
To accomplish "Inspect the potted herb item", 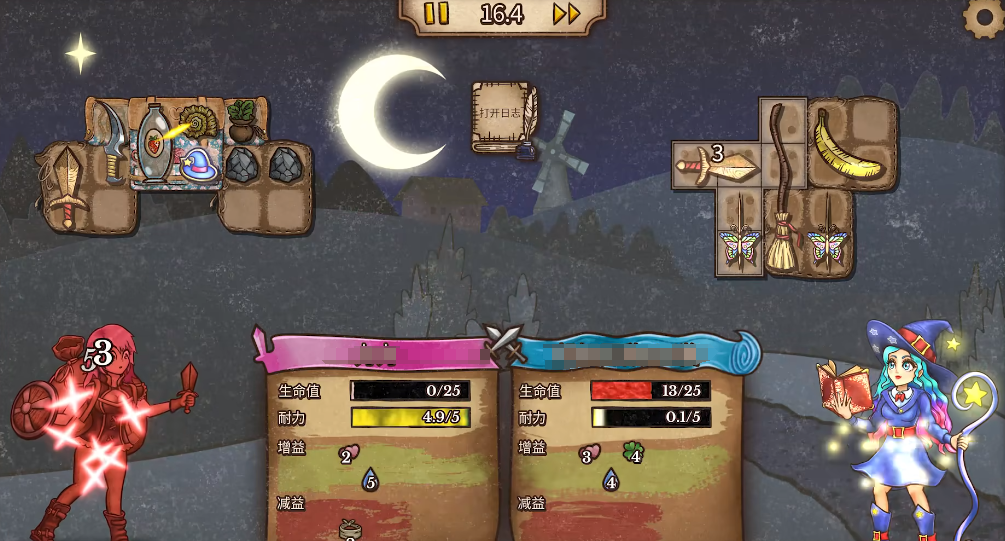I will [x=243, y=120].
